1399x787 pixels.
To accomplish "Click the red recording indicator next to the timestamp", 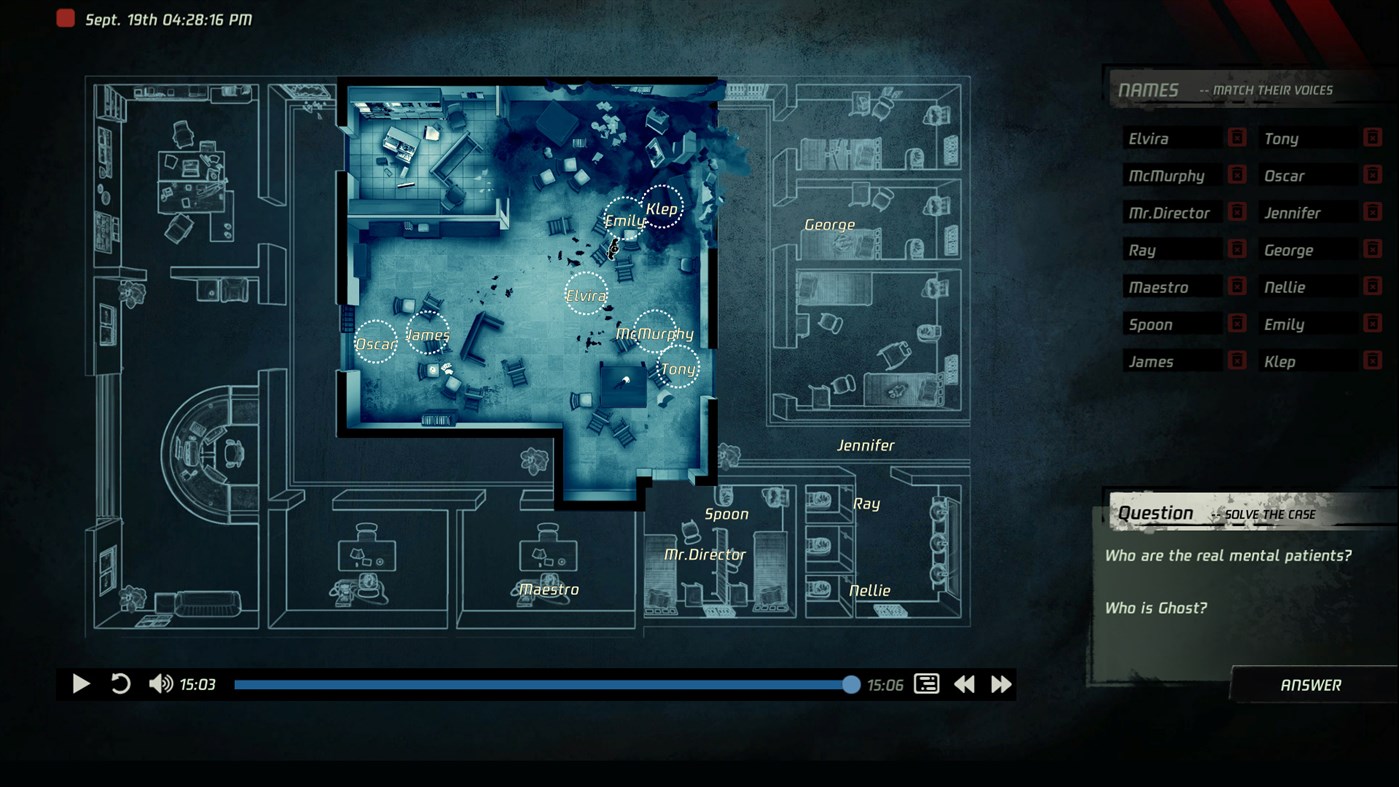I will (65, 17).
